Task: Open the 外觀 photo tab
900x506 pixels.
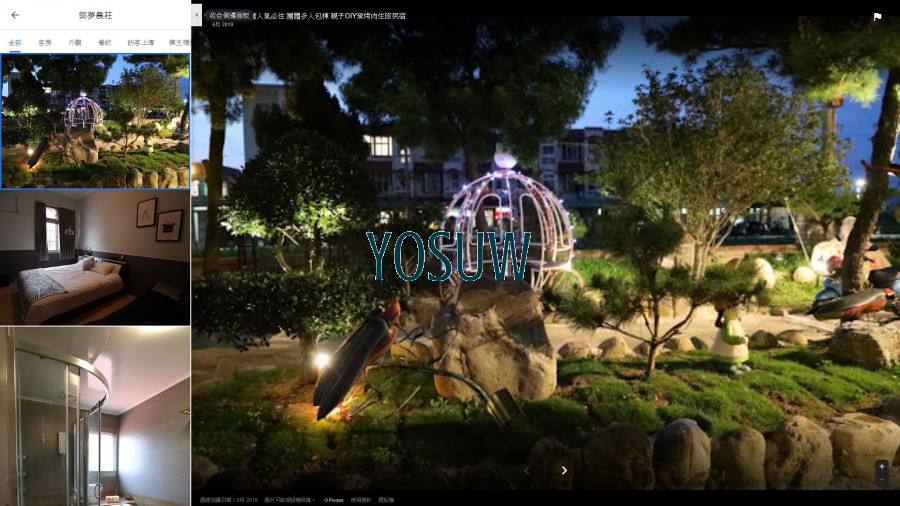Action: pyautogui.click(x=75, y=43)
